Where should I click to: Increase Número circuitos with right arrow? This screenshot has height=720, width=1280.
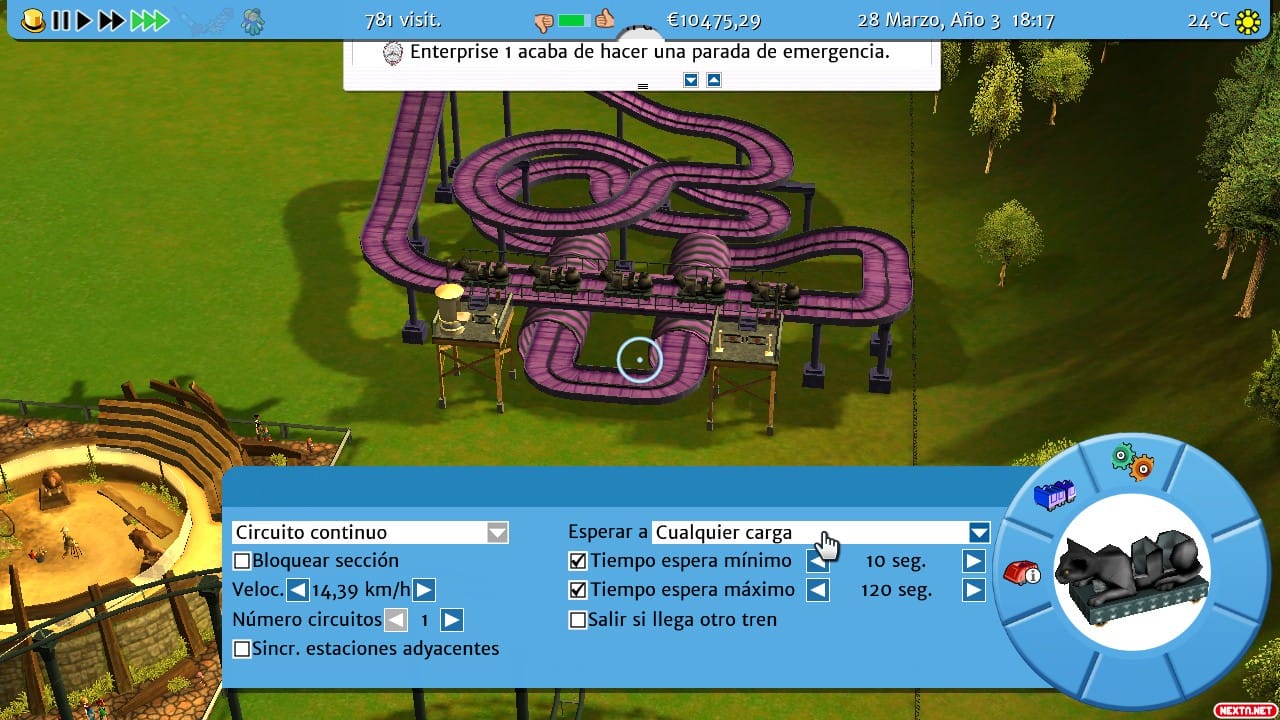click(x=450, y=620)
